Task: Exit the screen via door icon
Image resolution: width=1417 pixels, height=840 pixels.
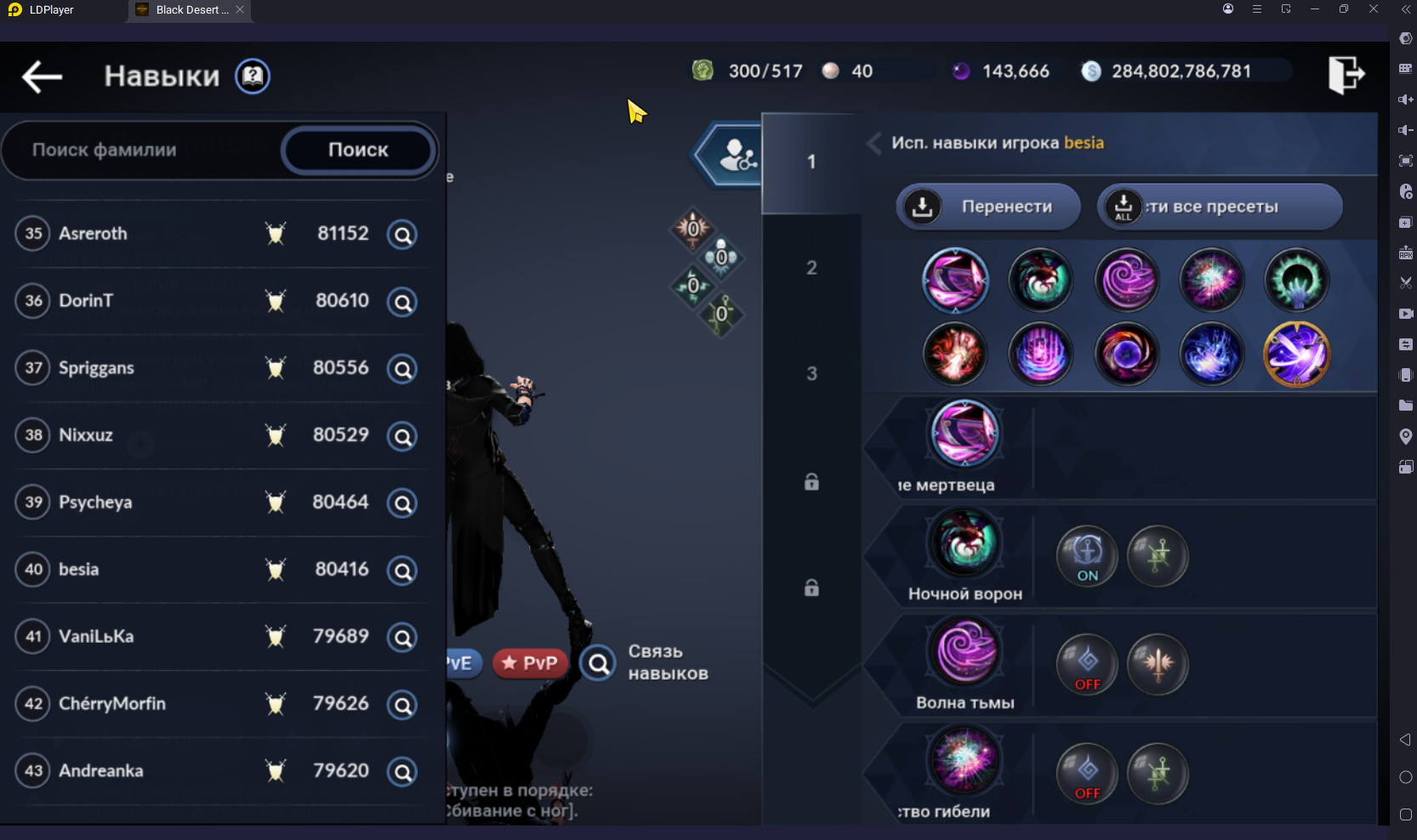Action: point(1346,75)
